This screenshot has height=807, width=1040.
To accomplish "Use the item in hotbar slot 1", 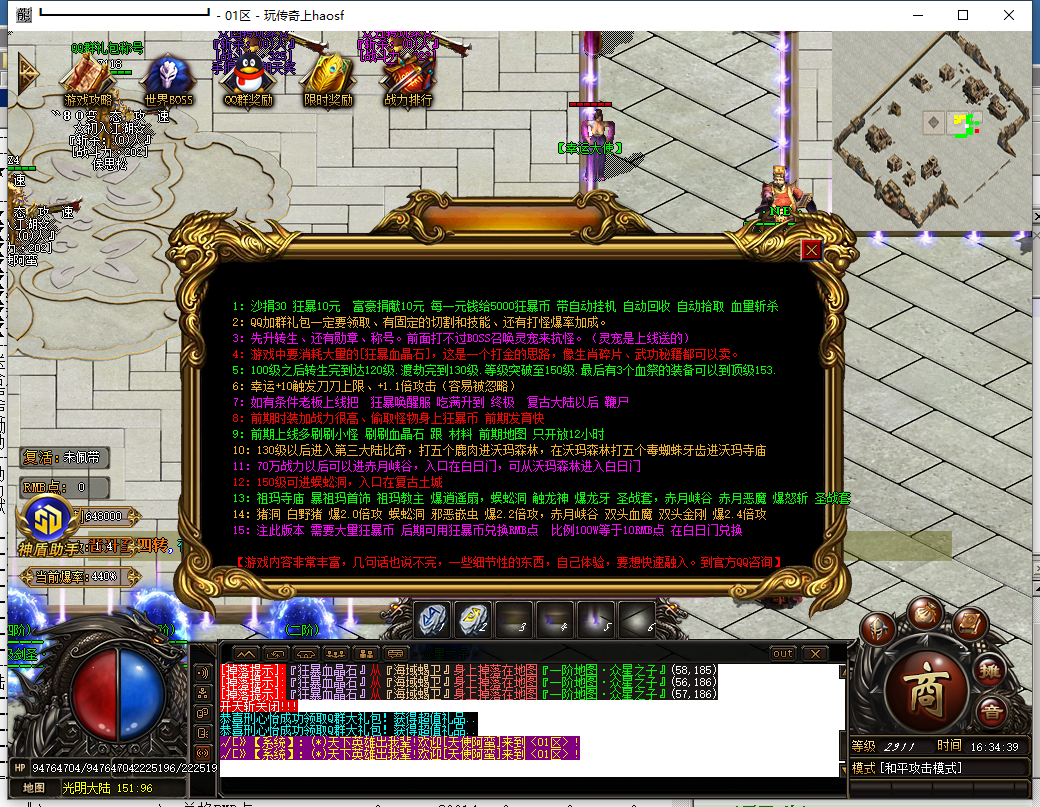I will [432, 620].
